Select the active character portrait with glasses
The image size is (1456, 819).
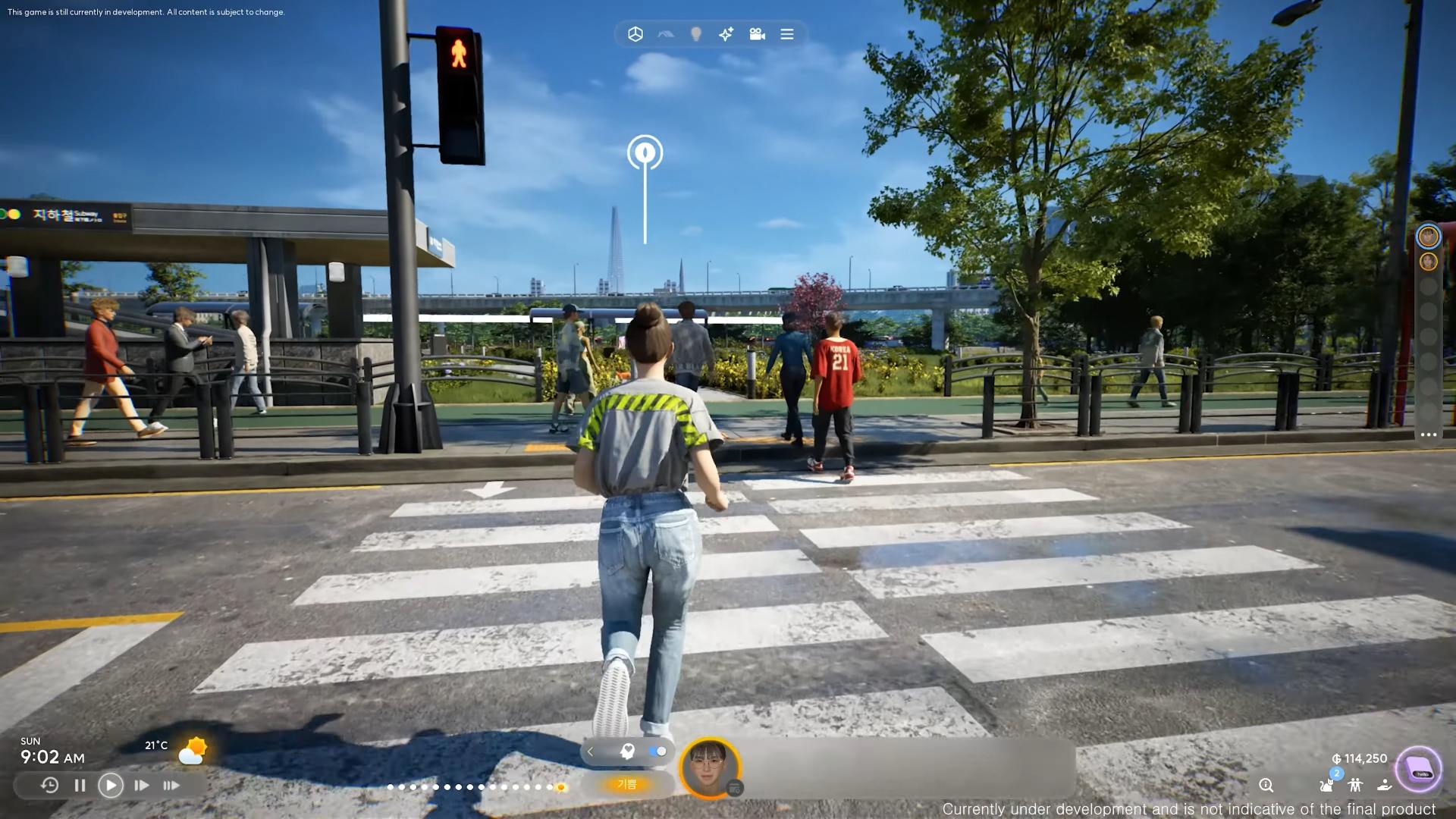pyautogui.click(x=709, y=767)
